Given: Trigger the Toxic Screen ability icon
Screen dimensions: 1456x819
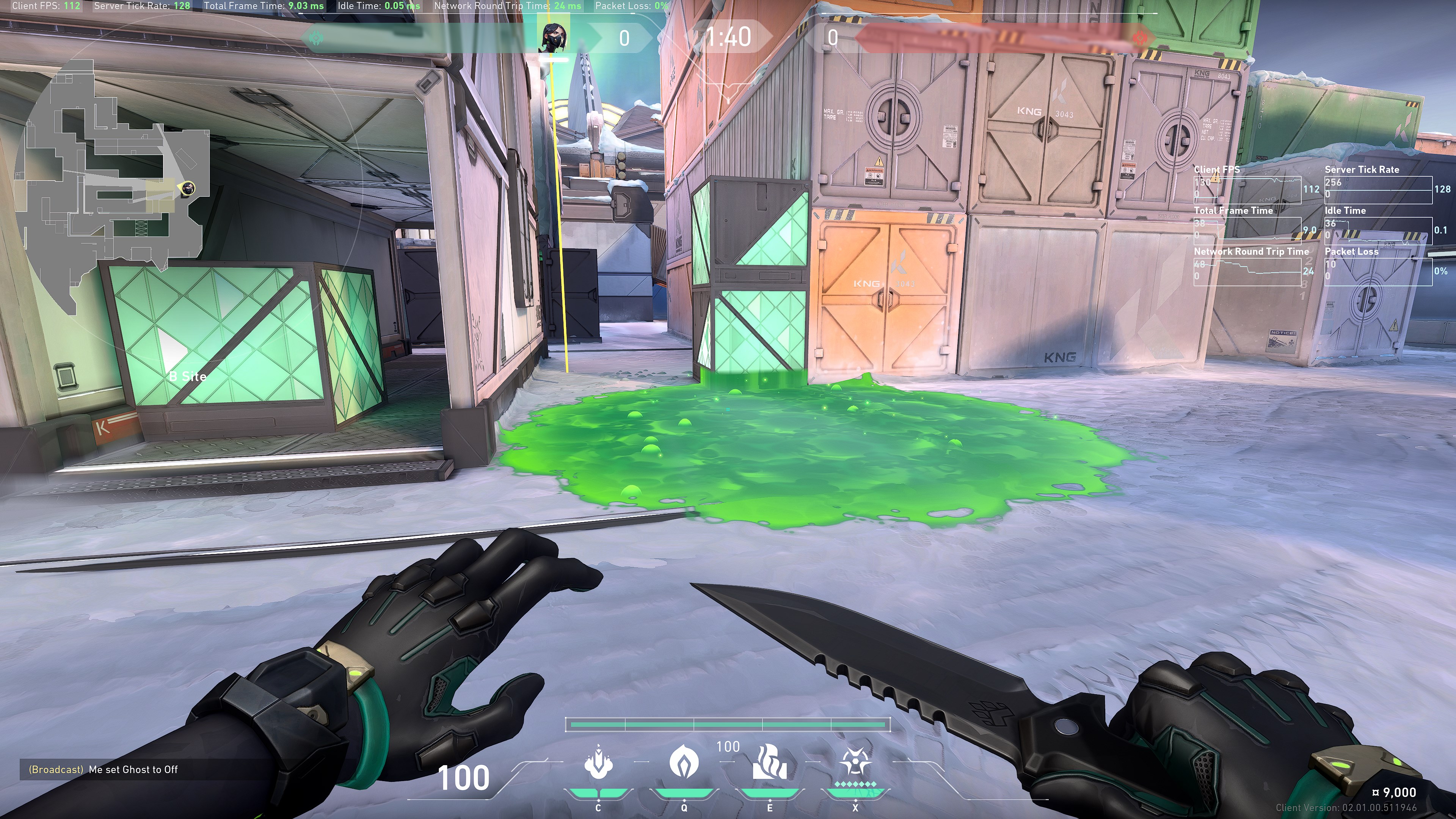Looking at the screenshot, I should click(769, 763).
